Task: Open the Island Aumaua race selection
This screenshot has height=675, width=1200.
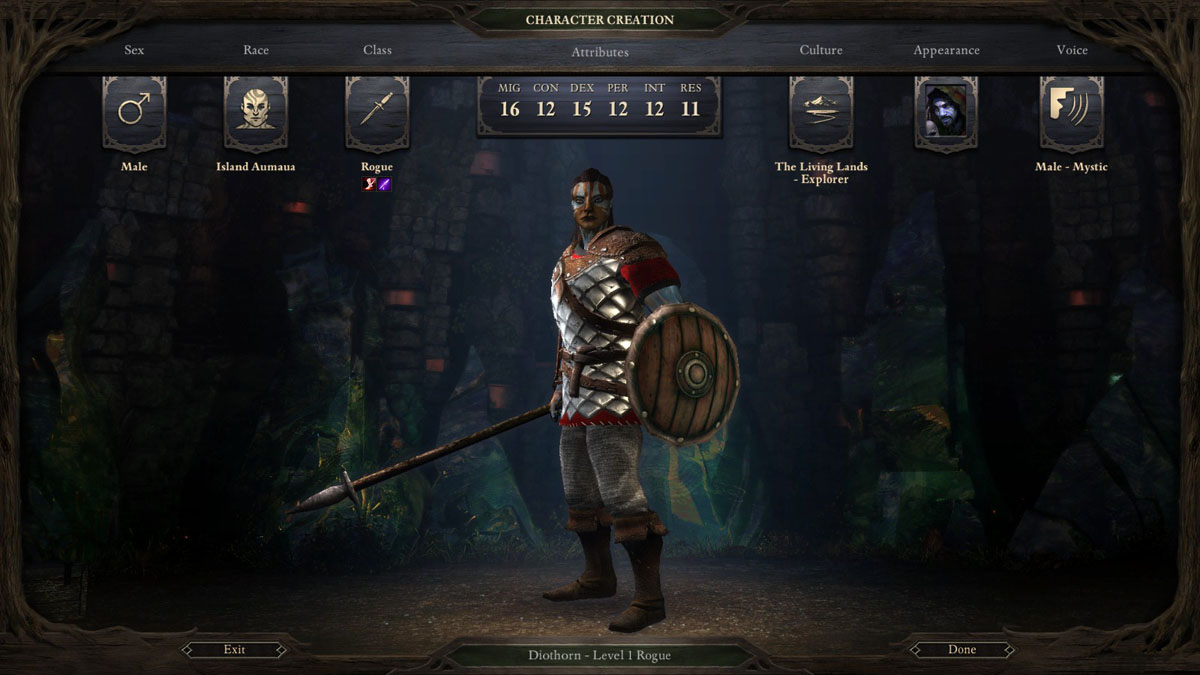Action: pos(256,113)
